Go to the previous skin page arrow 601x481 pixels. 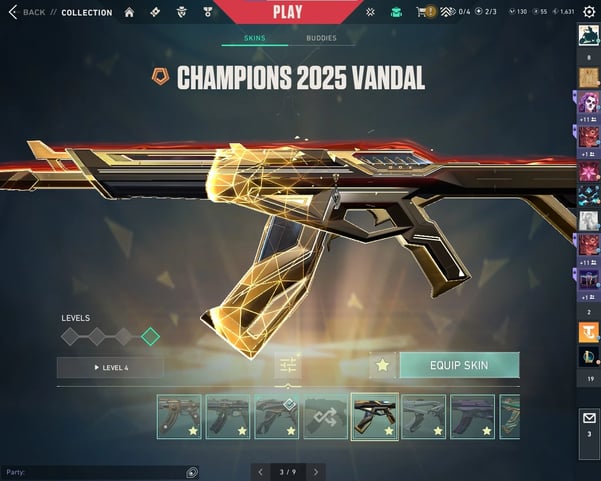(x=260, y=472)
